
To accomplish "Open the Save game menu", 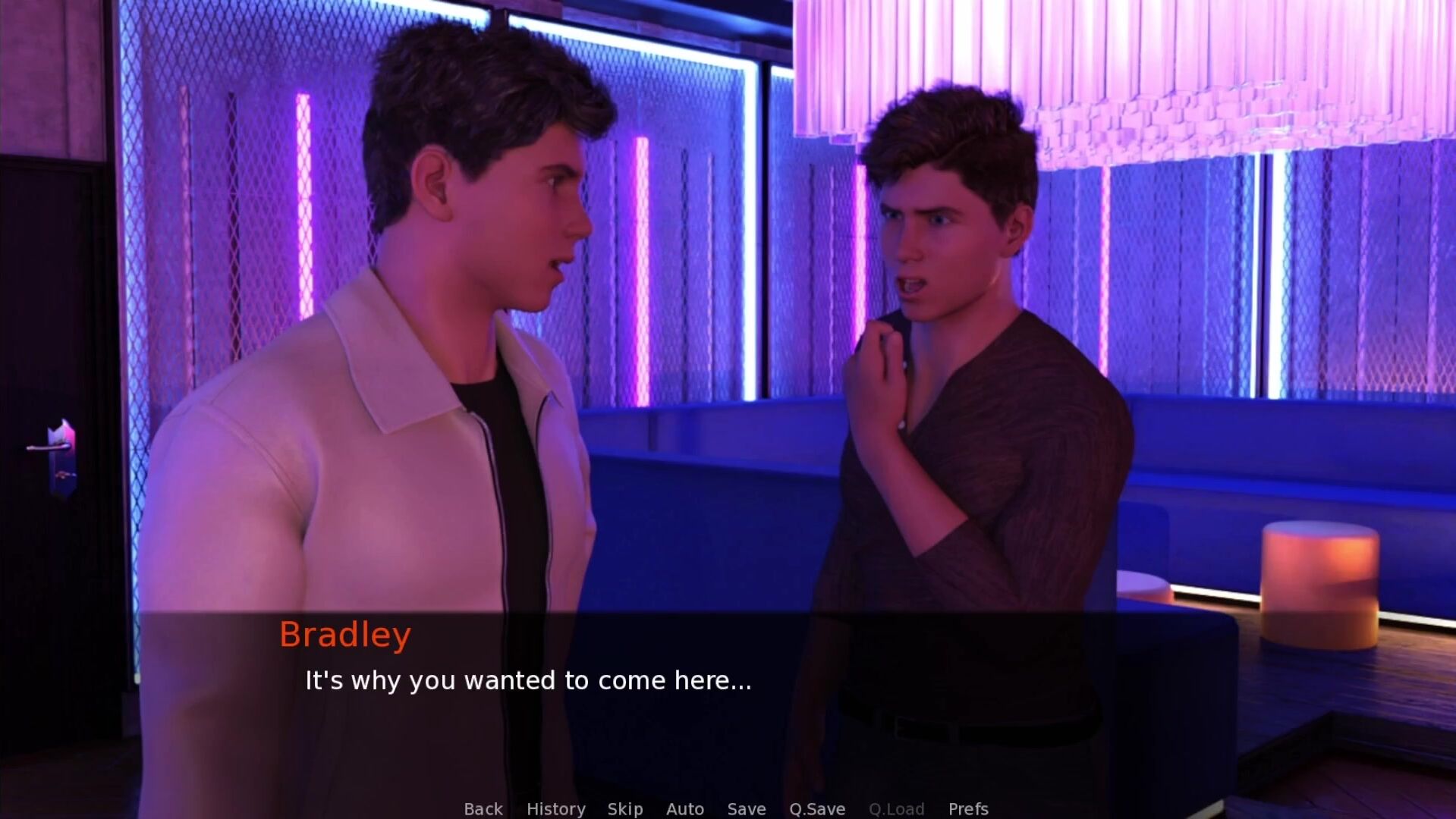I will (746, 809).
